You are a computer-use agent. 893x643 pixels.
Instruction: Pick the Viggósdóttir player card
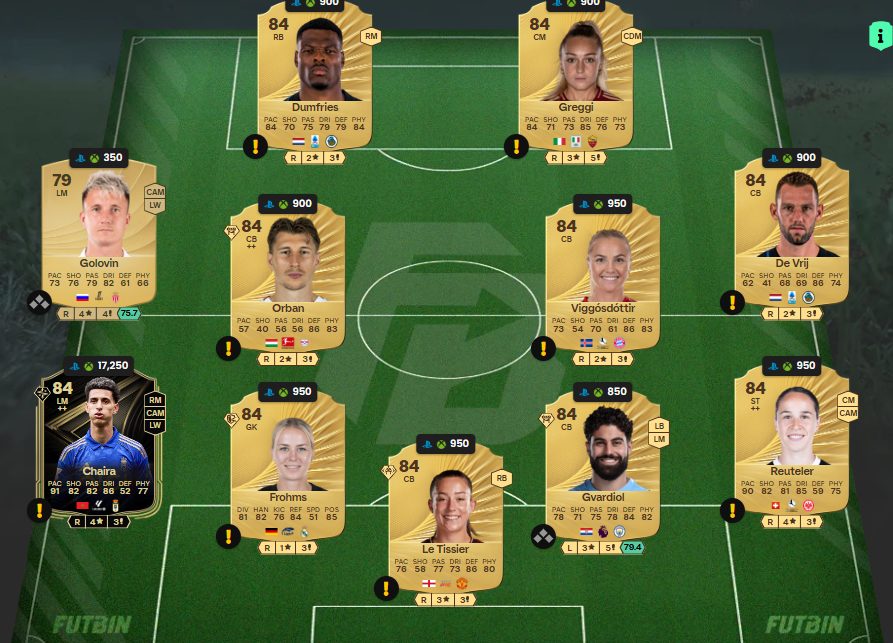tap(603, 280)
